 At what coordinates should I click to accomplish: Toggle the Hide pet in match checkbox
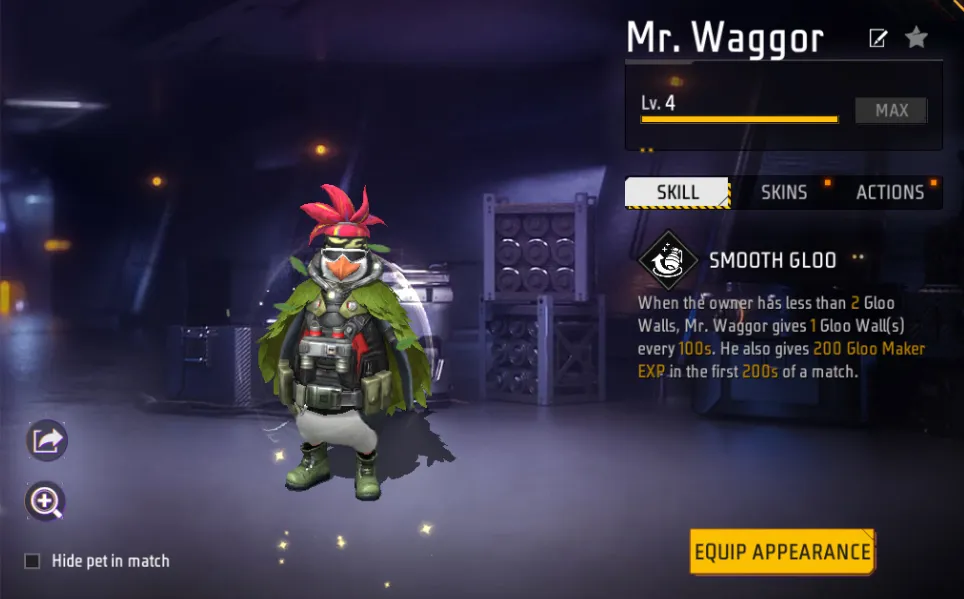coord(32,561)
